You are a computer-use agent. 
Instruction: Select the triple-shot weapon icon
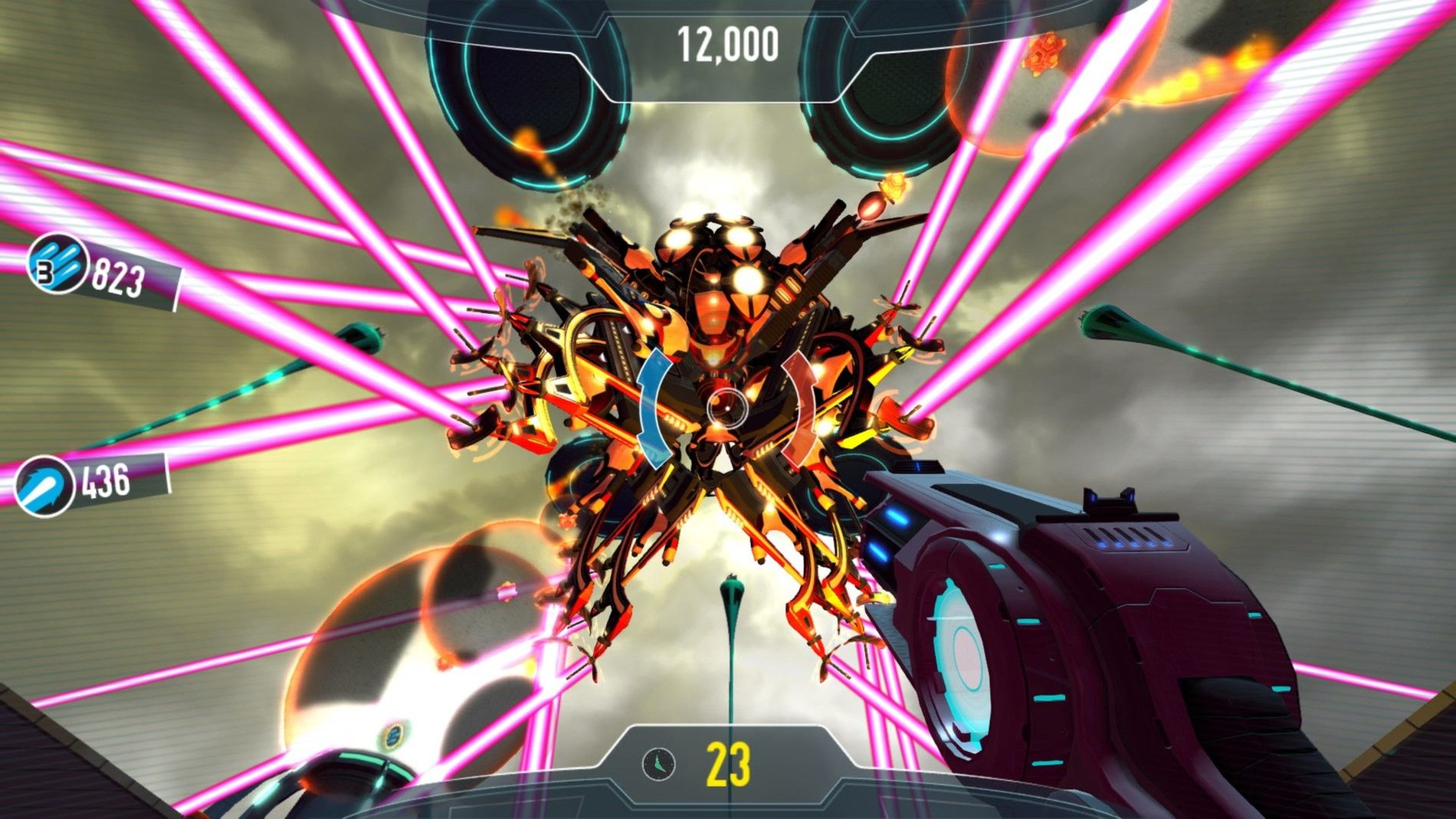pyautogui.click(x=57, y=264)
